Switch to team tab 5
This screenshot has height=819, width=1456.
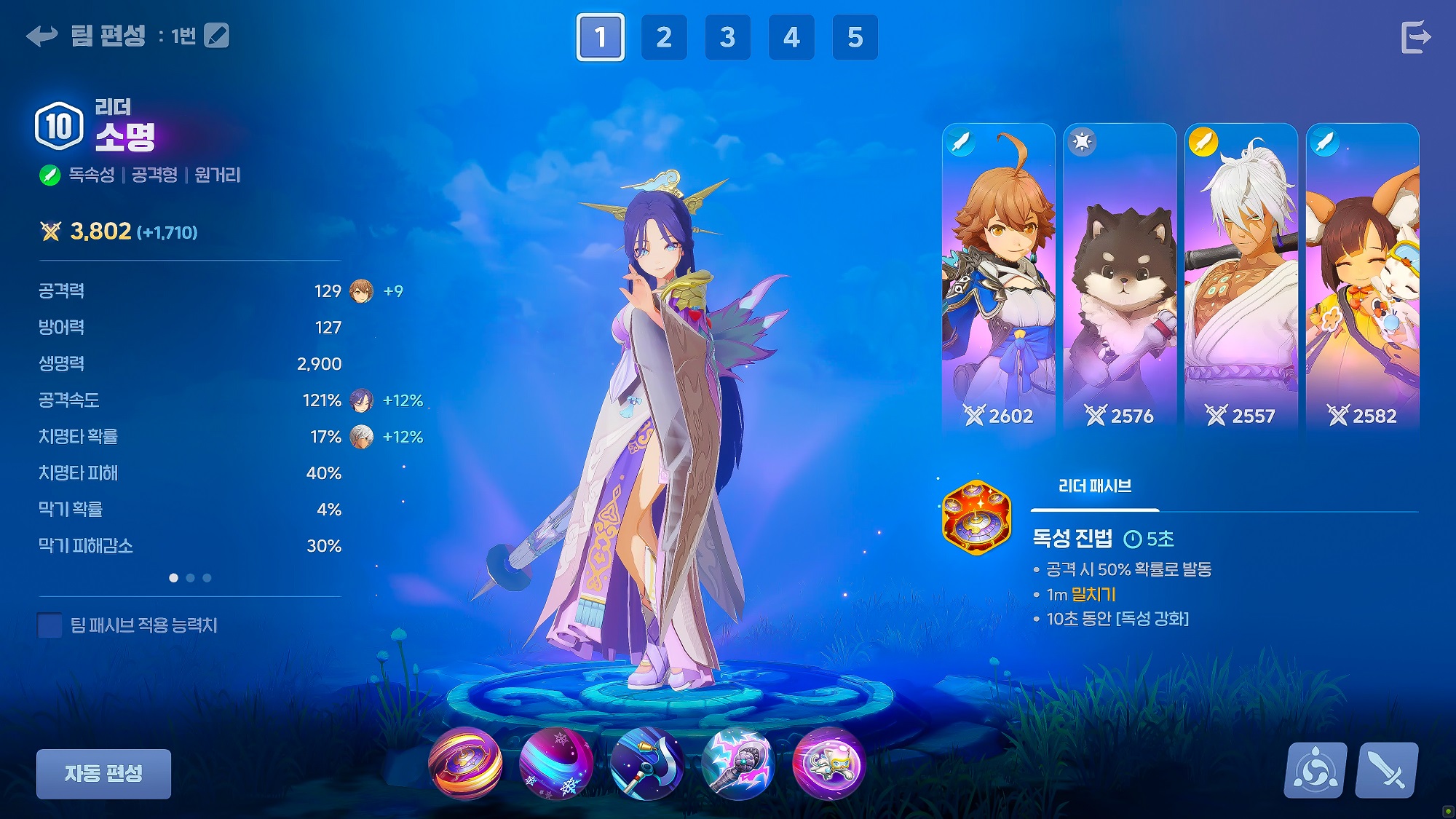click(x=854, y=36)
